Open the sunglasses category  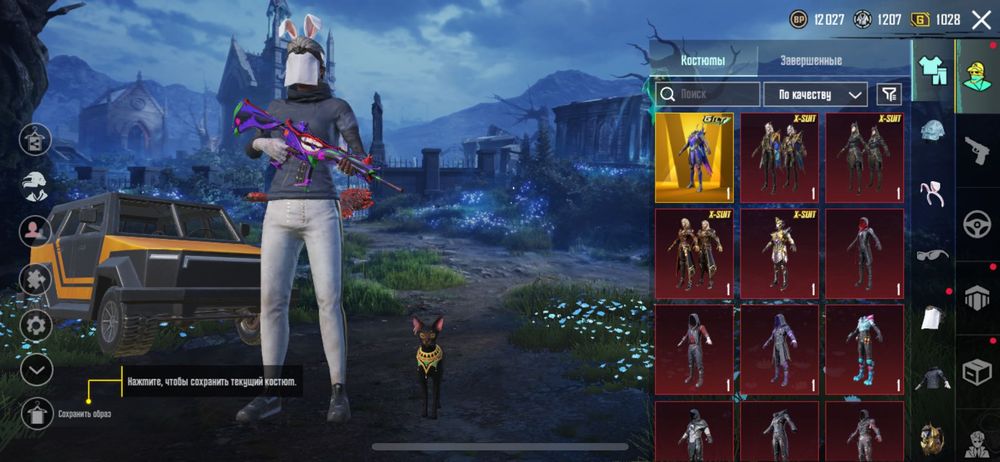click(x=933, y=255)
